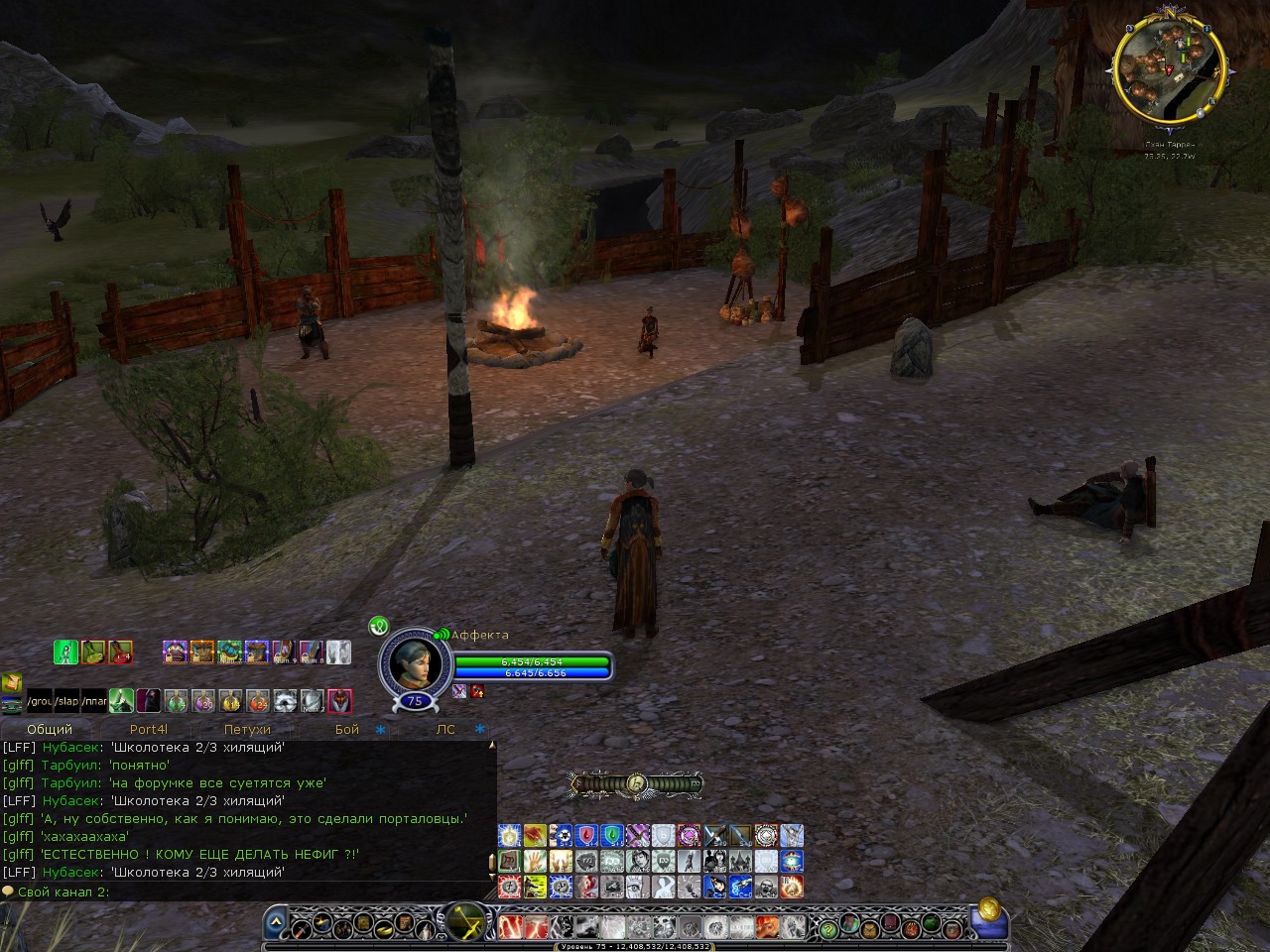The image size is (1270, 952).
Task: Use the /slap macro shortcut
Action: click(66, 701)
